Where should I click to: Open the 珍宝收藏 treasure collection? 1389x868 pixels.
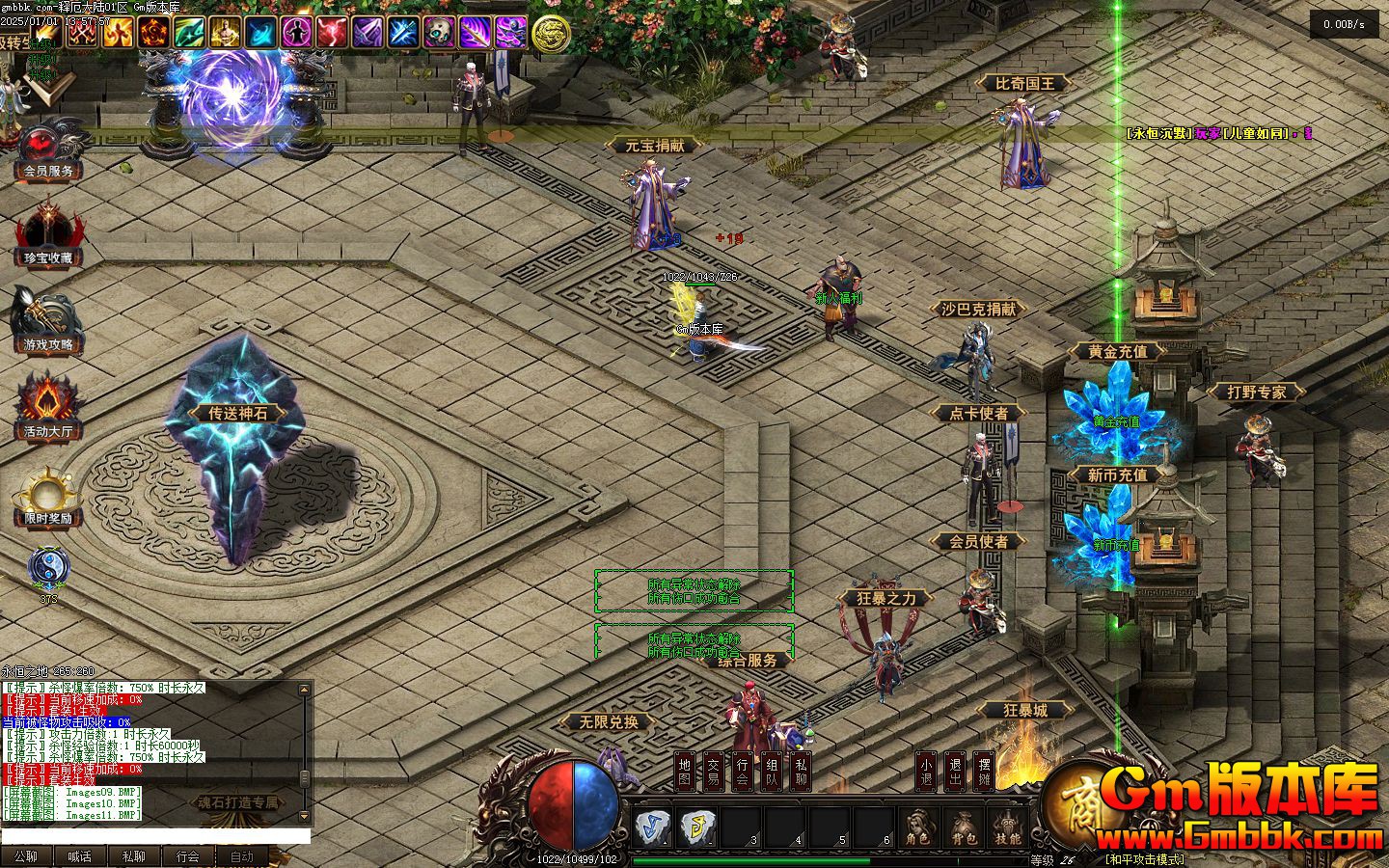pos(48,235)
